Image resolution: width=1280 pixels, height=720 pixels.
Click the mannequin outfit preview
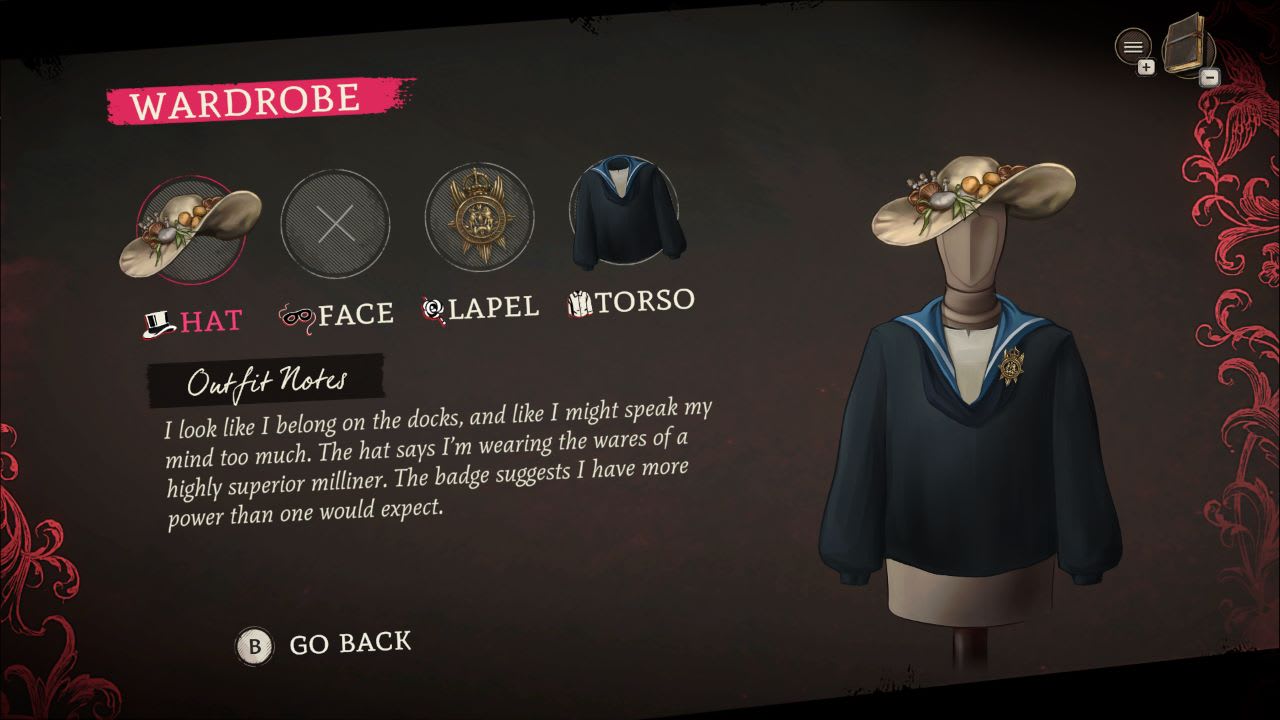click(x=965, y=420)
